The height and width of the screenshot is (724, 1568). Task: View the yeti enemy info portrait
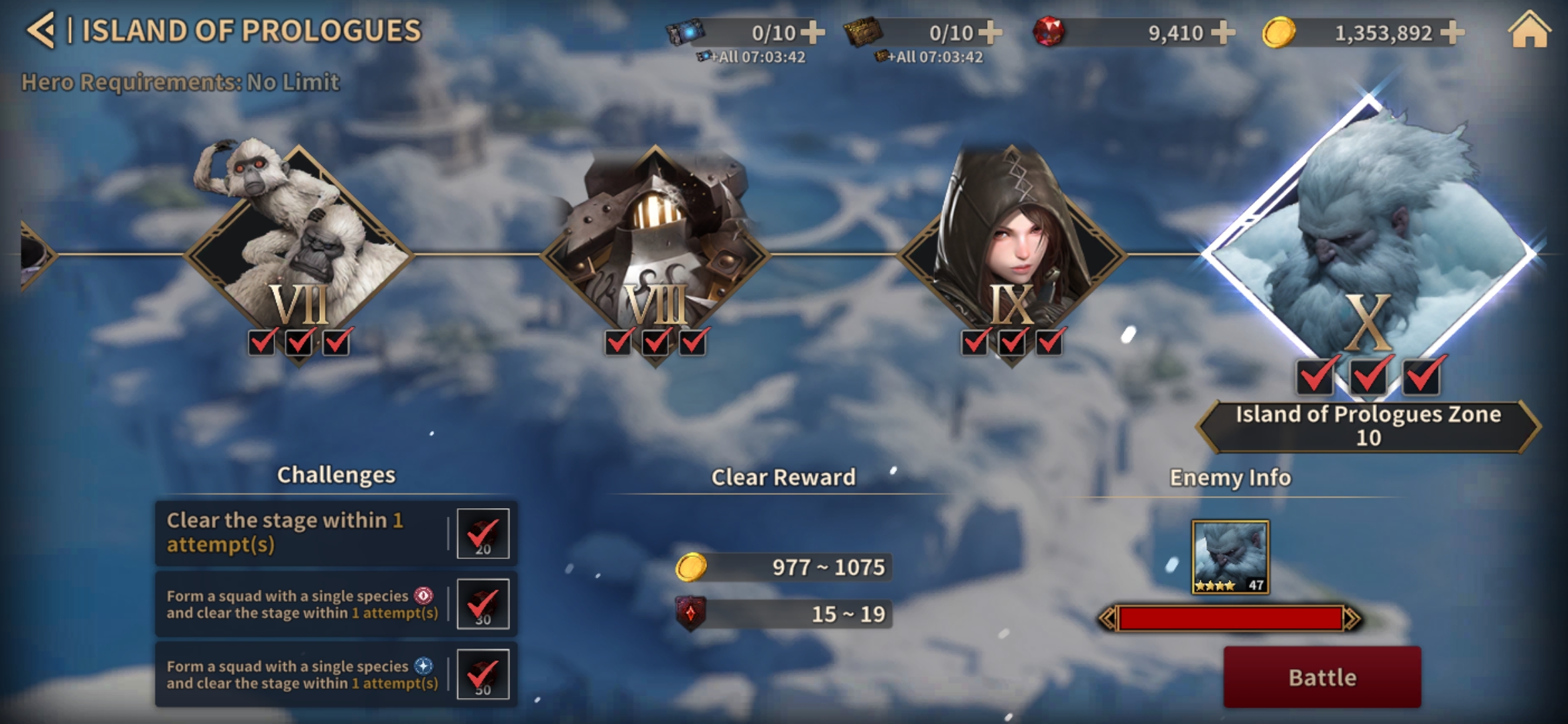point(1230,556)
